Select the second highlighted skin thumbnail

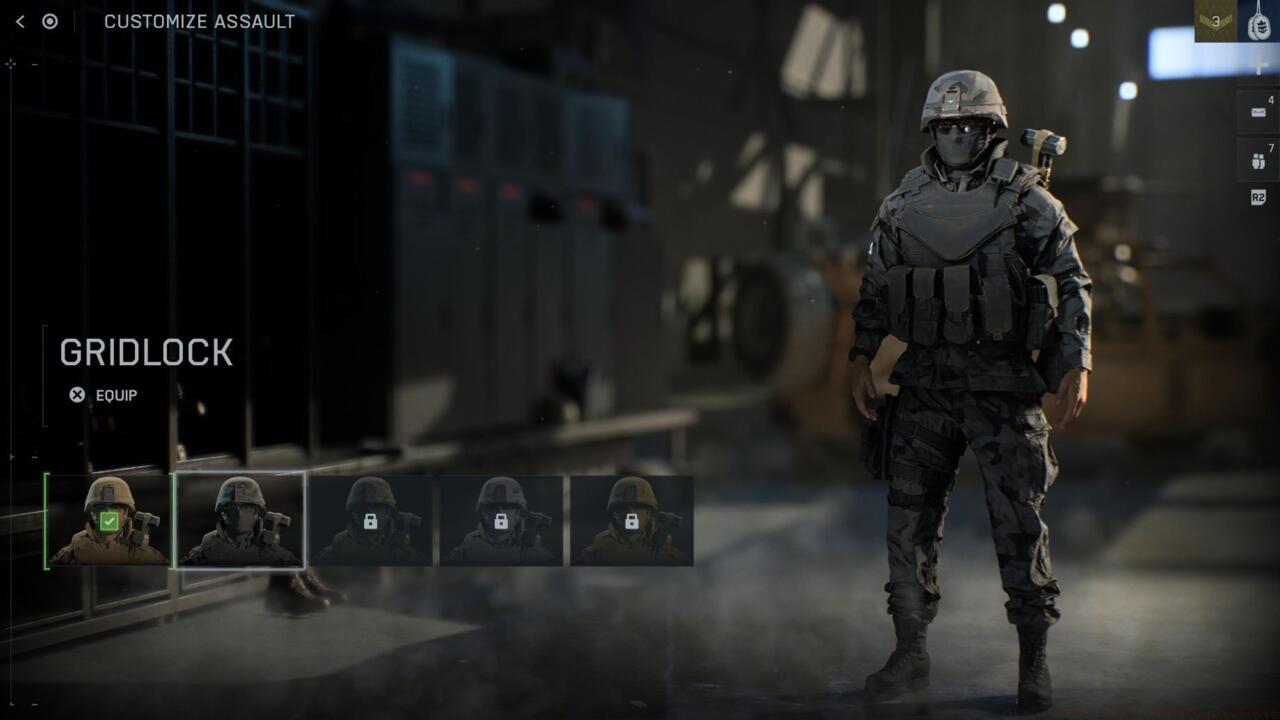(240, 521)
